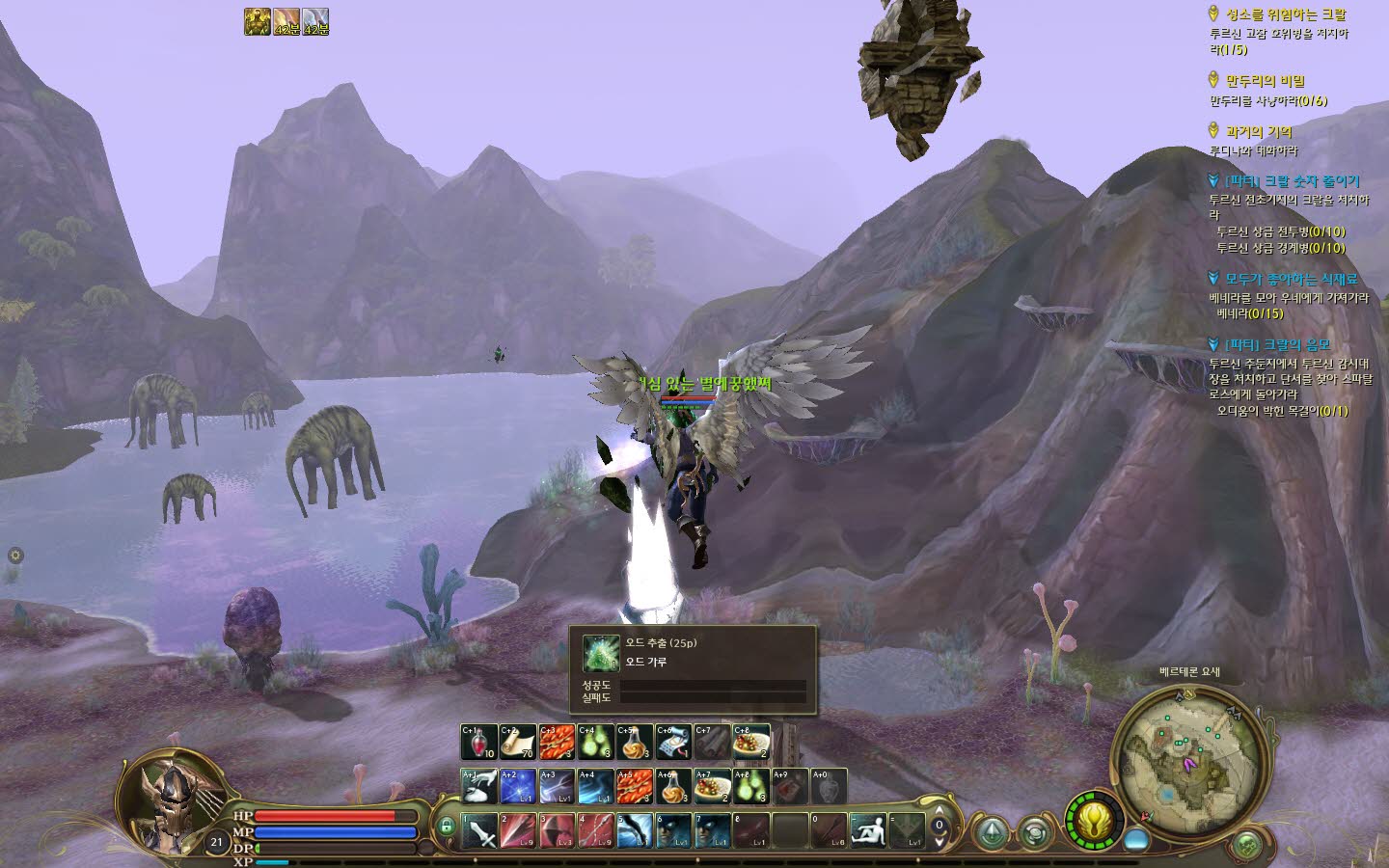The height and width of the screenshot is (868, 1389).
Task: Activate the blue starburst skill in slot A+2
Action: point(518,786)
